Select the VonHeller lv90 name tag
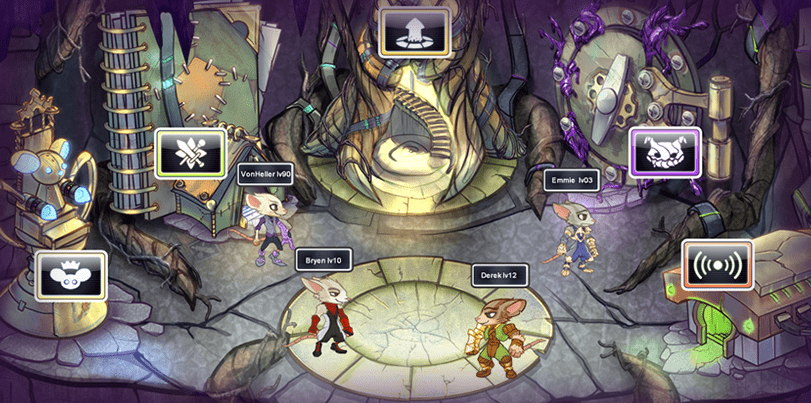The width and height of the screenshot is (811, 403). pos(266,173)
